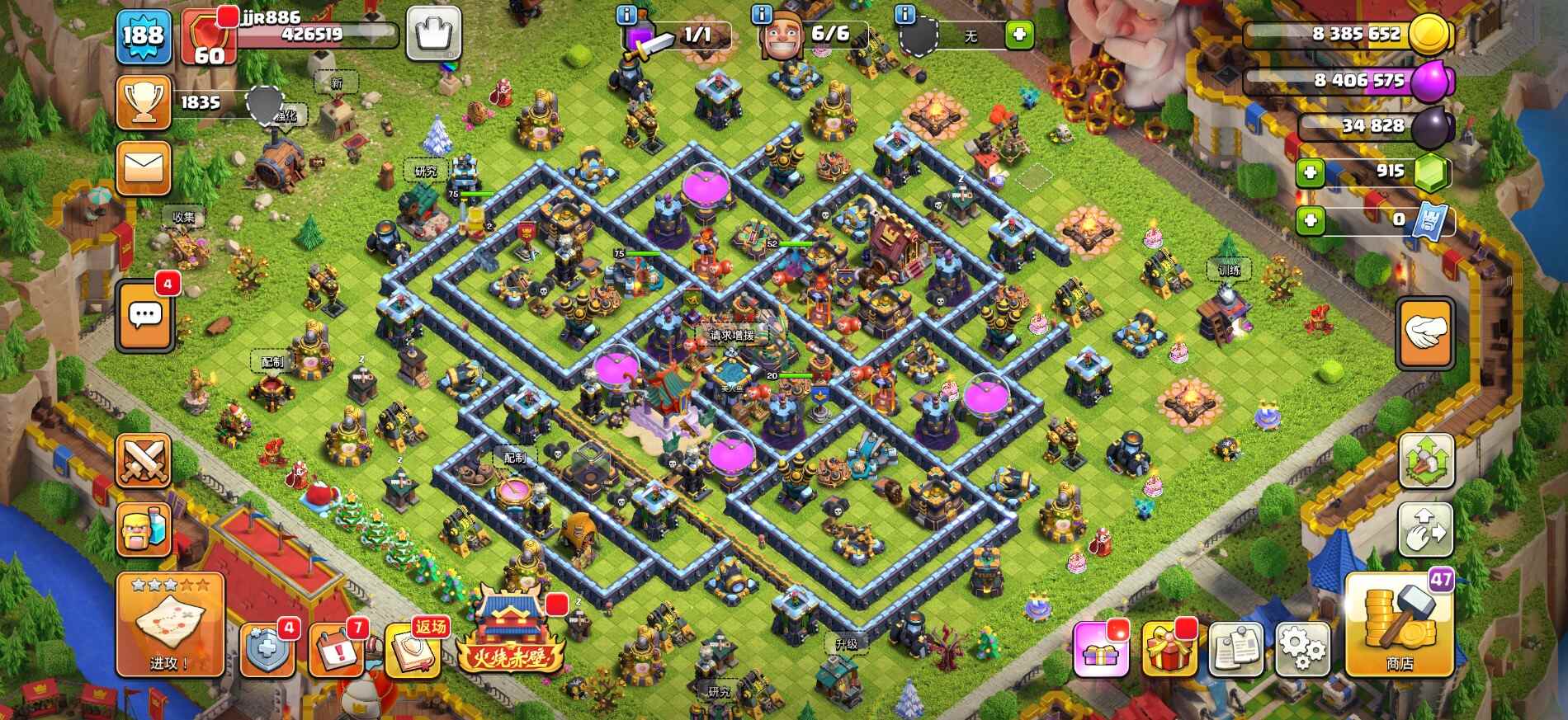Open the events calendar with alert
This screenshot has height=720, width=1568.
pyautogui.click(x=337, y=648)
